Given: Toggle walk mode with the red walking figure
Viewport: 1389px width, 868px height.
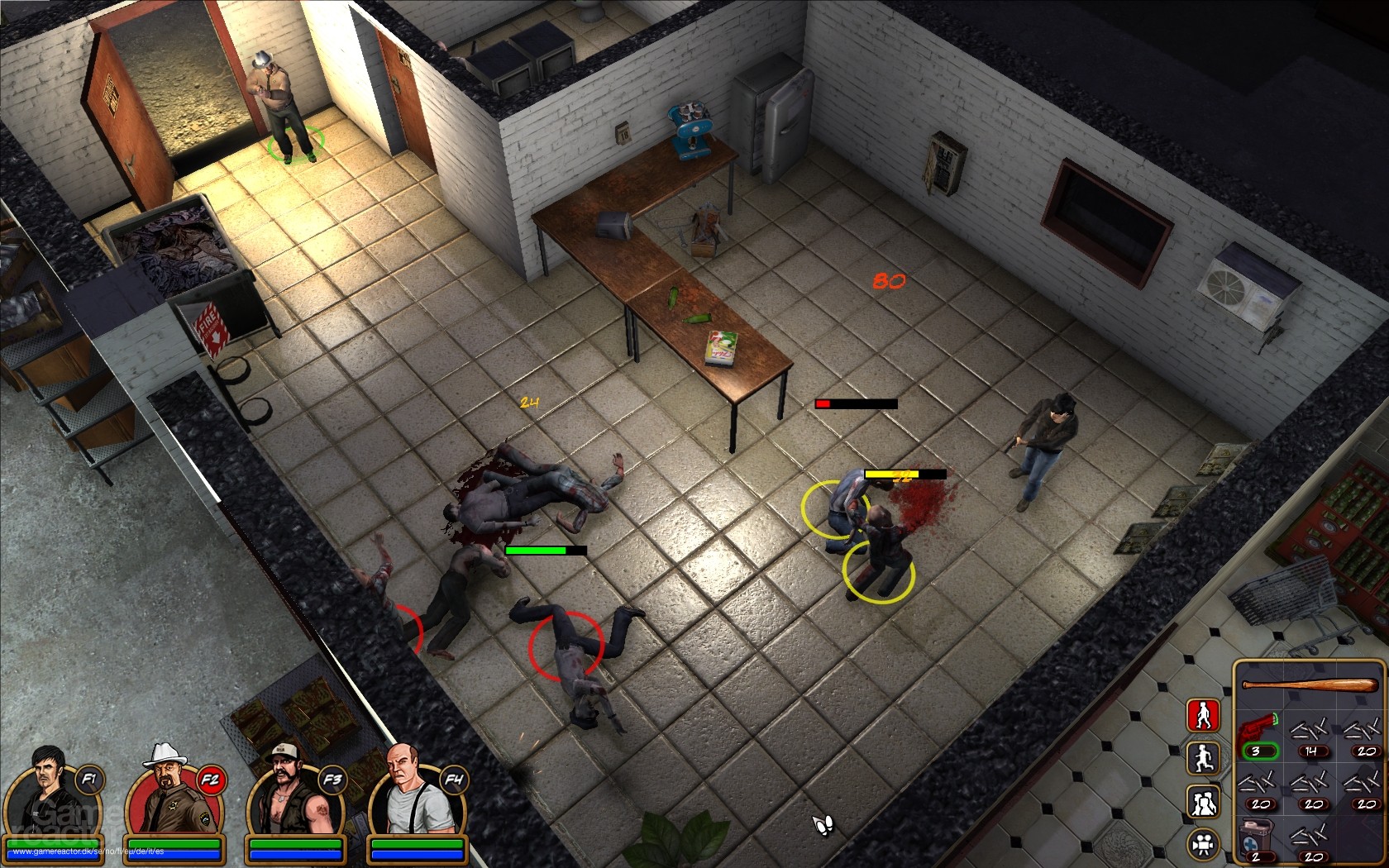Looking at the screenshot, I should coord(1203,716).
